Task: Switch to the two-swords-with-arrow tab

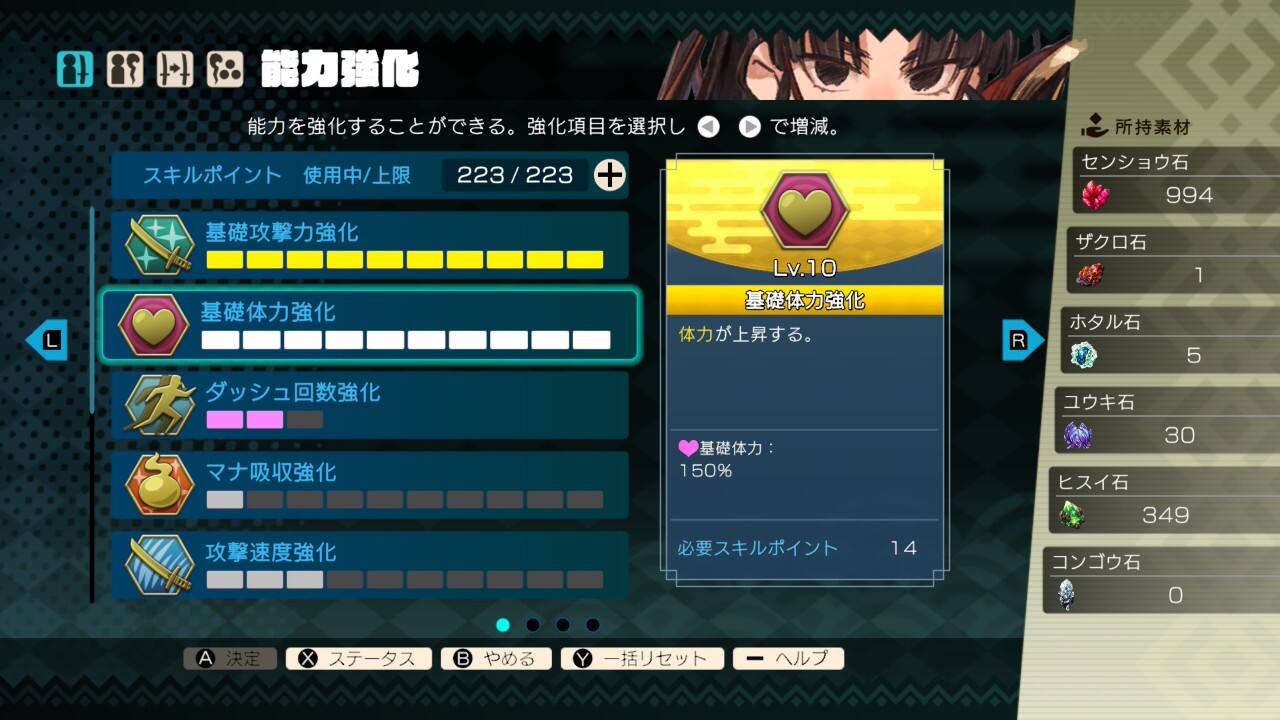Action: [x=175, y=69]
